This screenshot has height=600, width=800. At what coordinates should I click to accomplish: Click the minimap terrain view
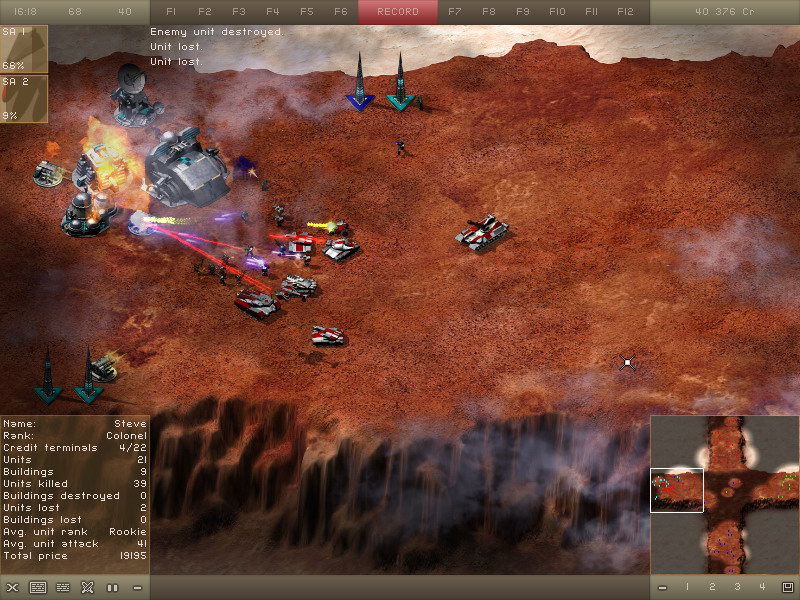pyautogui.click(x=724, y=494)
